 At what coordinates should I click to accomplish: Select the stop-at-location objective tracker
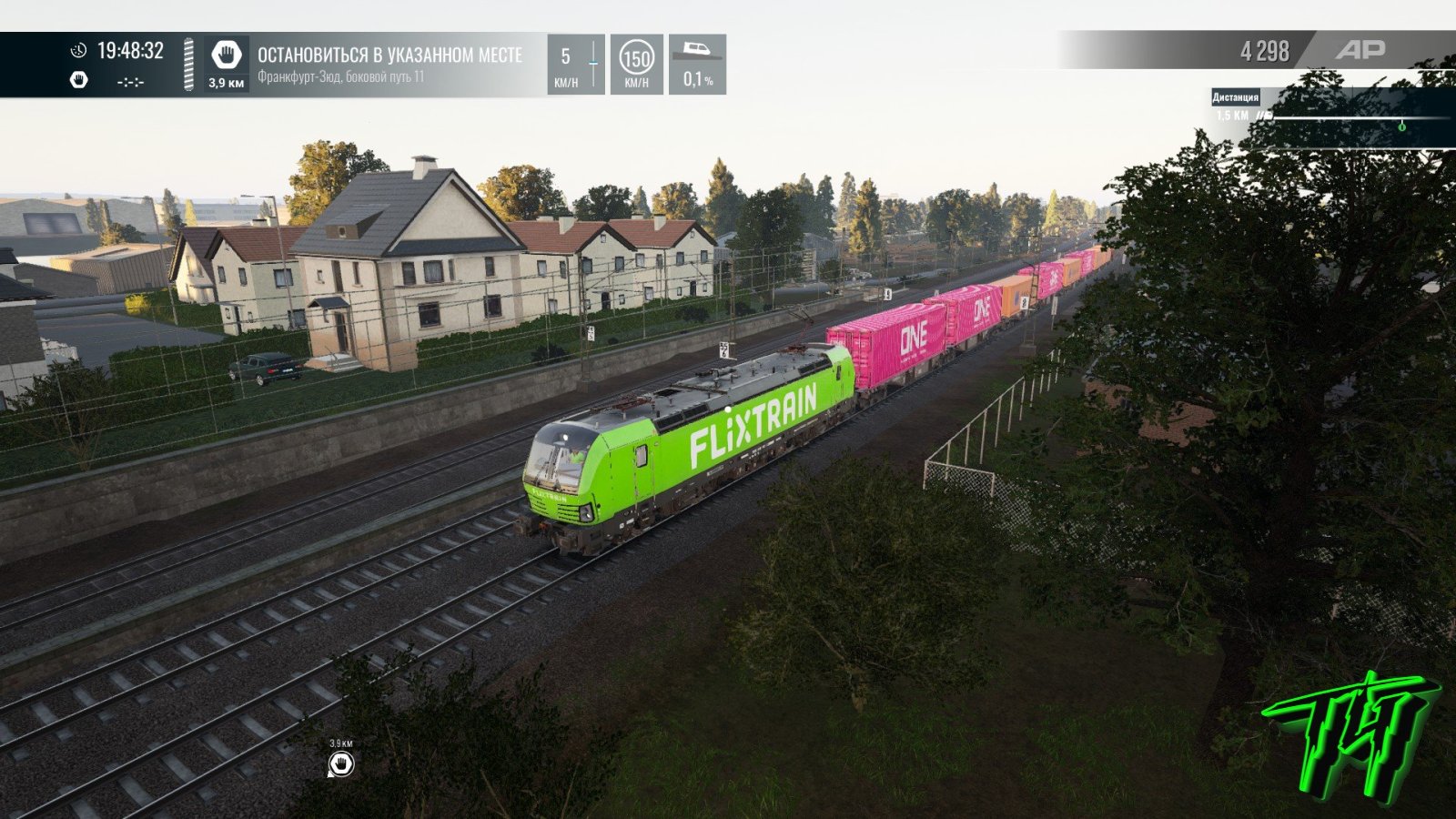coord(389,64)
